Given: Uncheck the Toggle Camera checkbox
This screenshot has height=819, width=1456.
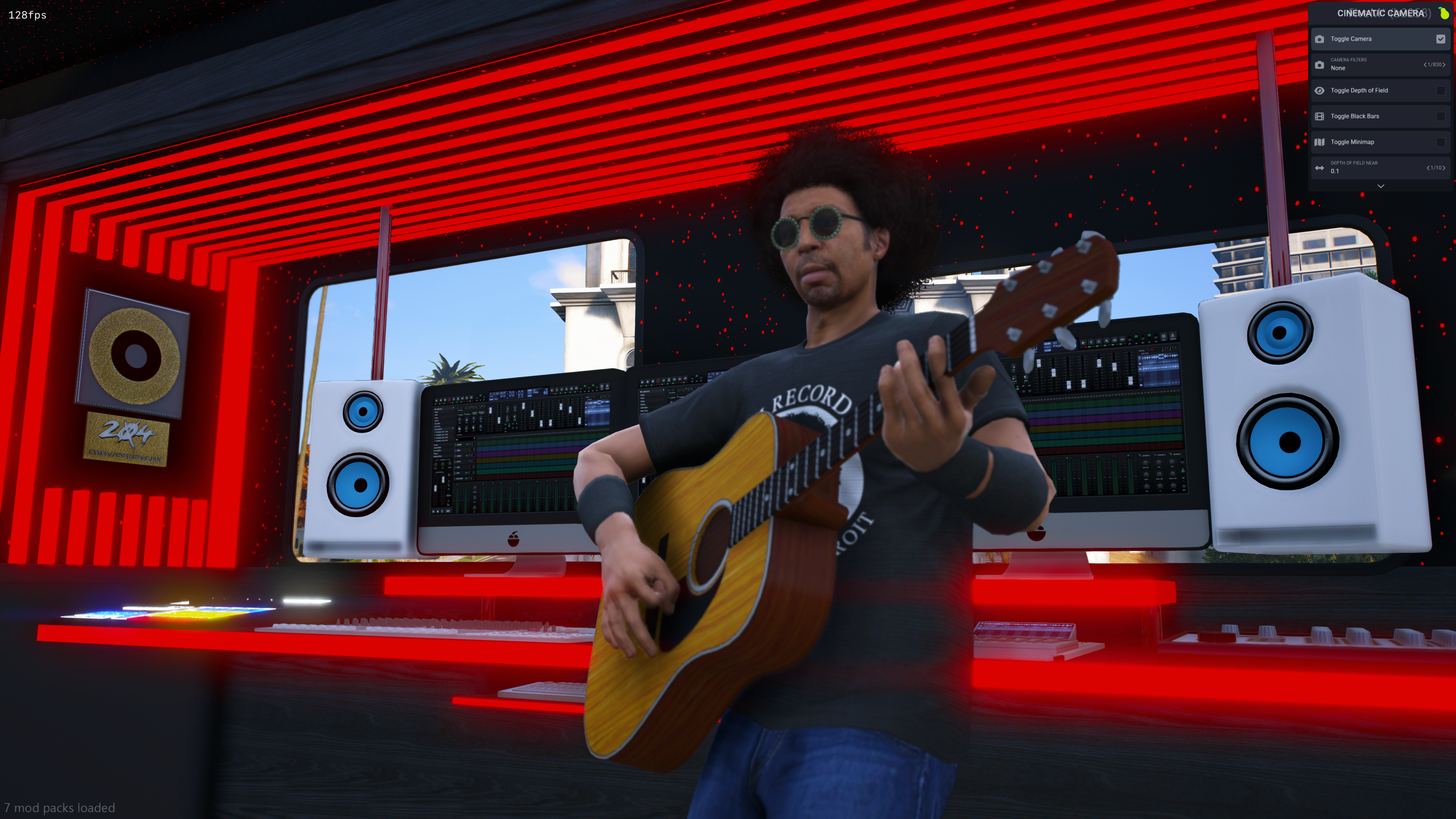Looking at the screenshot, I should 1440,39.
